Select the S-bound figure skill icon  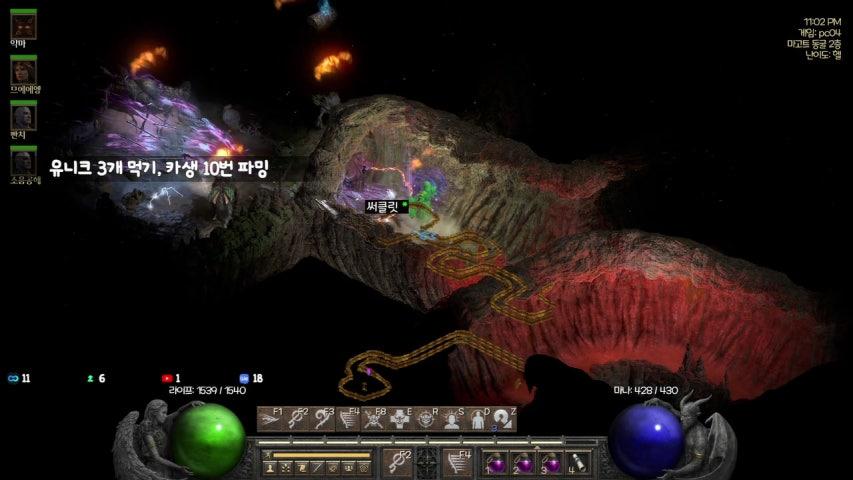point(452,419)
